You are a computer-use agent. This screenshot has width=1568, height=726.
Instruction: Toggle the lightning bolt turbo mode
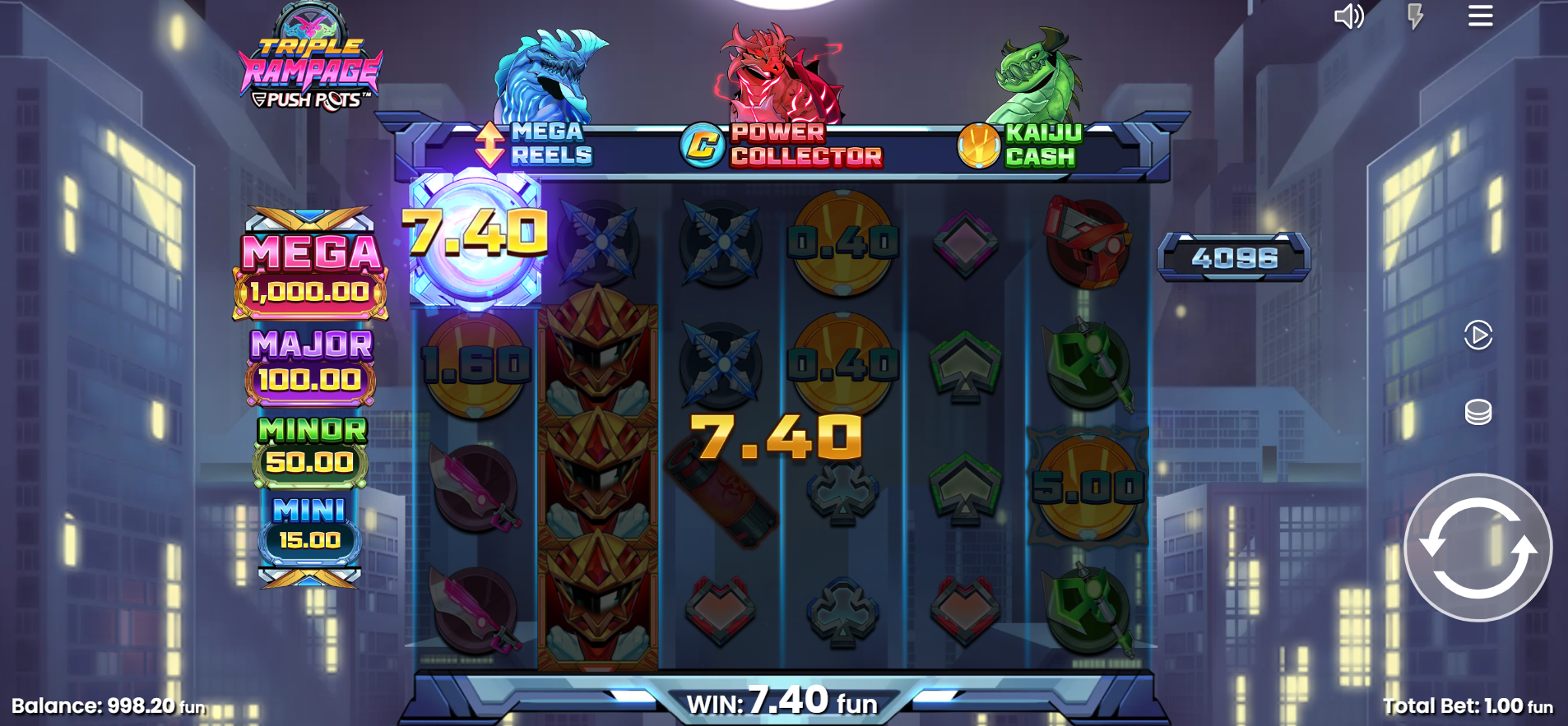pos(1415,16)
